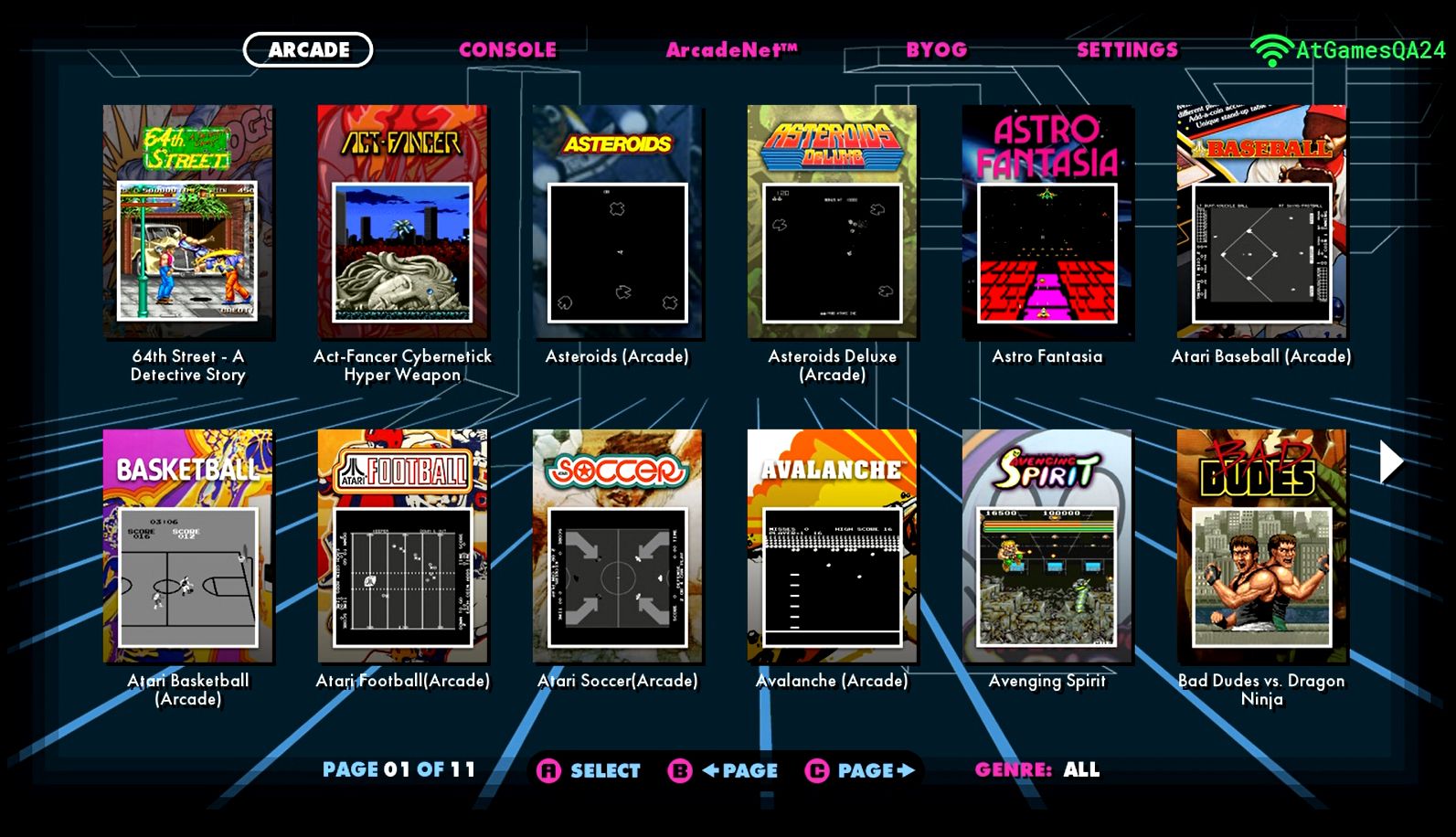Image resolution: width=1456 pixels, height=837 pixels.
Task: Check the Wi-Fi signal status icon
Action: pyautogui.click(x=1270, y=49)
